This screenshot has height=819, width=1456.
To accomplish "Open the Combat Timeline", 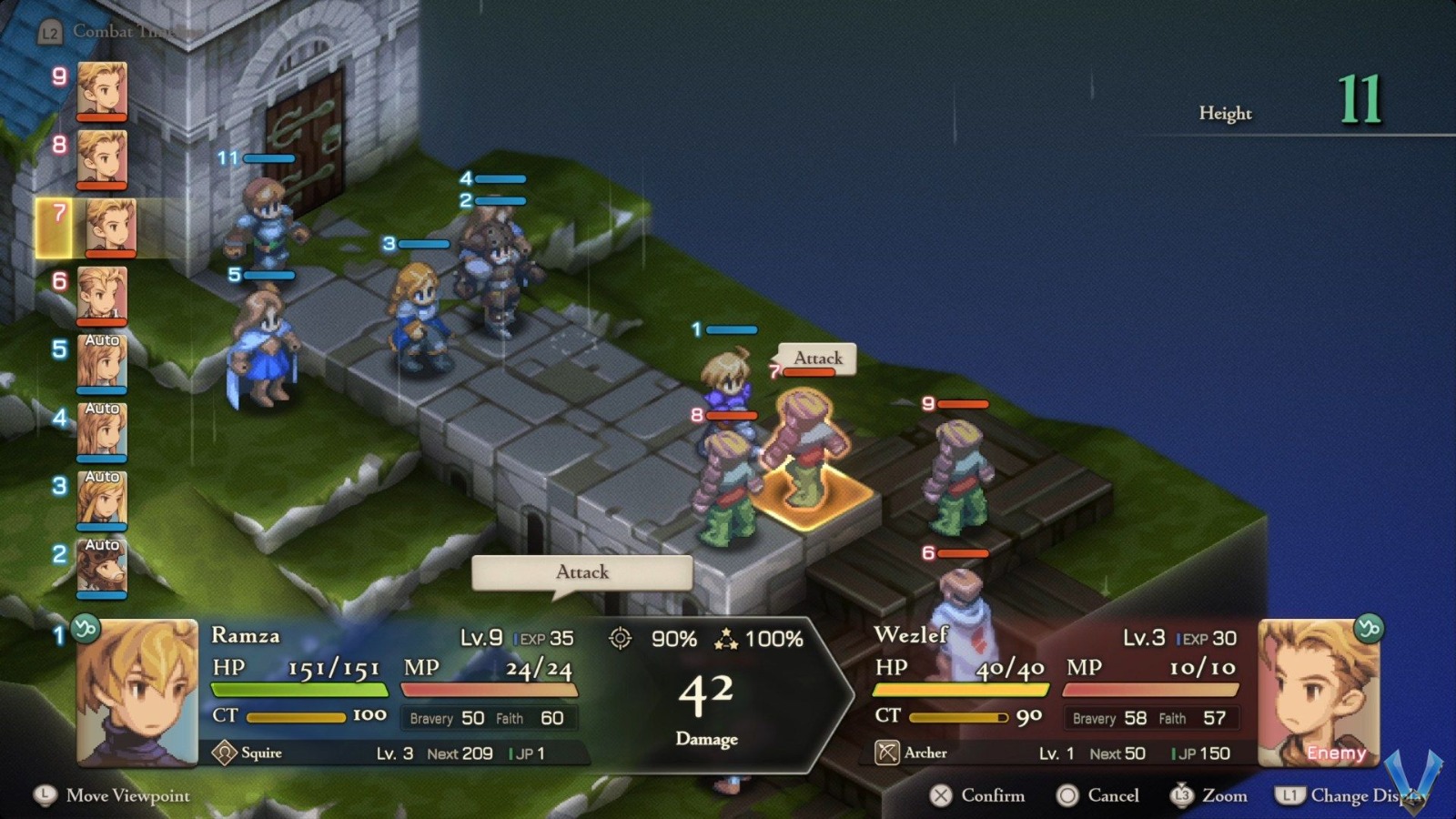I will pos(109,30).
